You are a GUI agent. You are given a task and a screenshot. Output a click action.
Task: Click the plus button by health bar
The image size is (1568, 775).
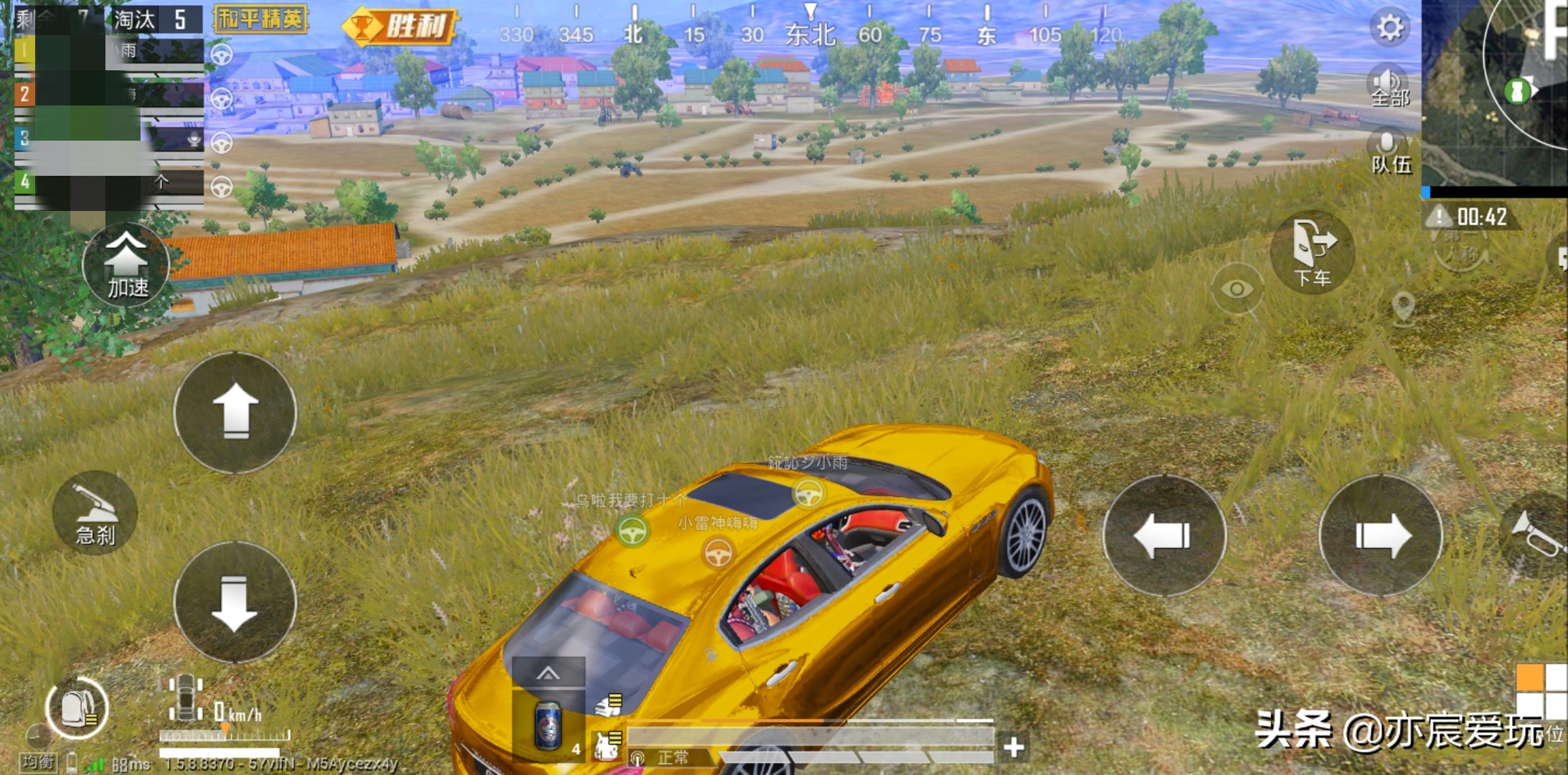1014,748
